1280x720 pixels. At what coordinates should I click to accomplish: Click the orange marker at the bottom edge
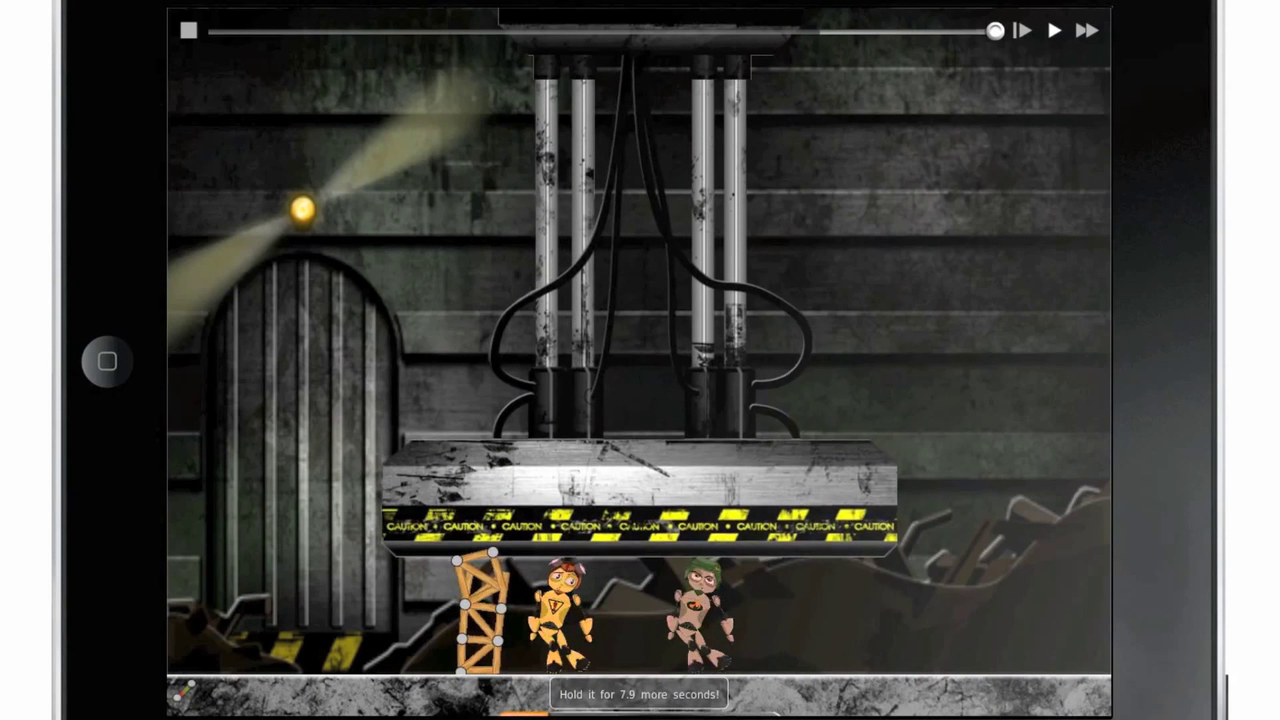click(522, 715)
